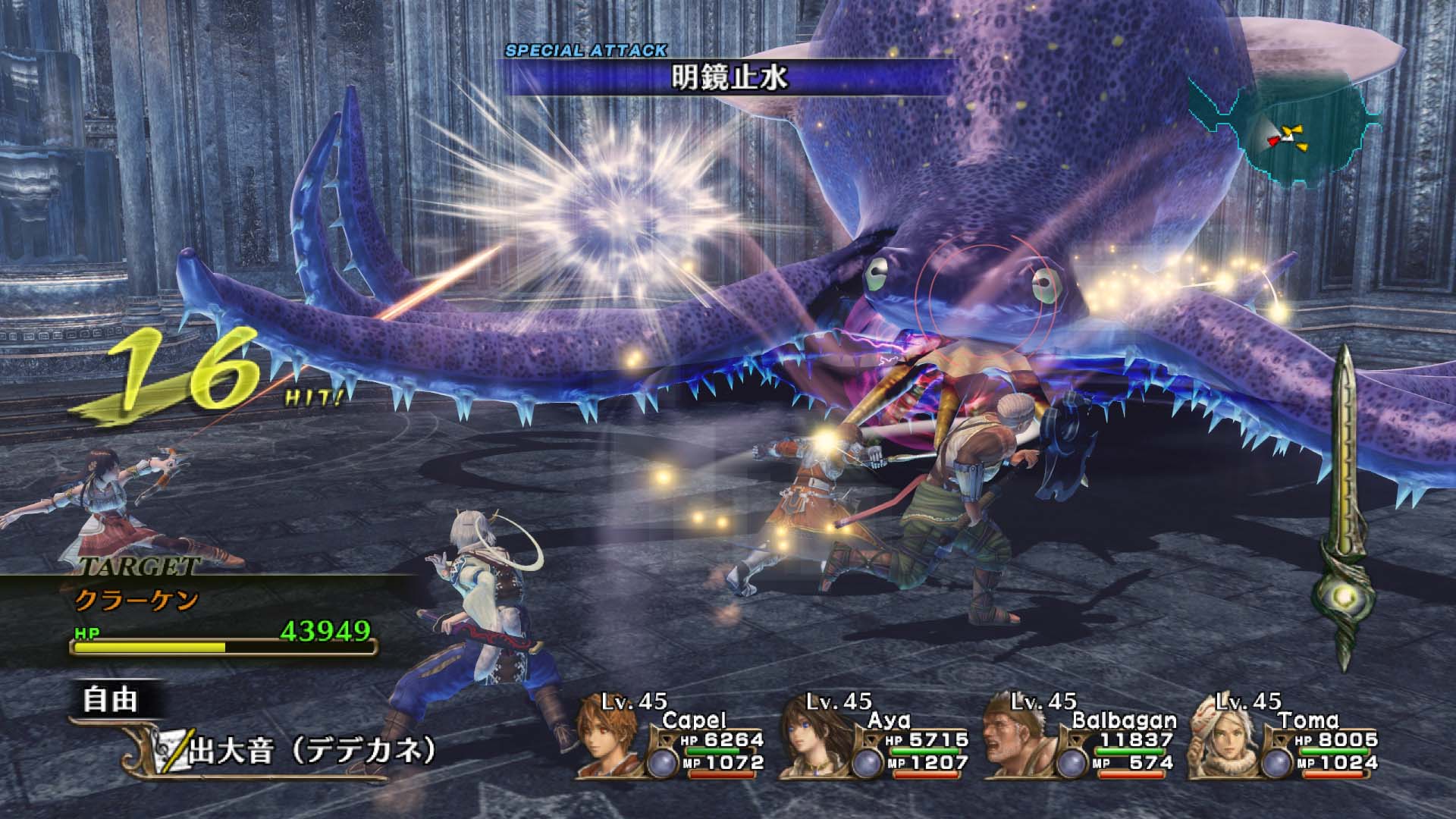Click the 自由 tactics label
The image size is (1456, 819).
point(111,699)
